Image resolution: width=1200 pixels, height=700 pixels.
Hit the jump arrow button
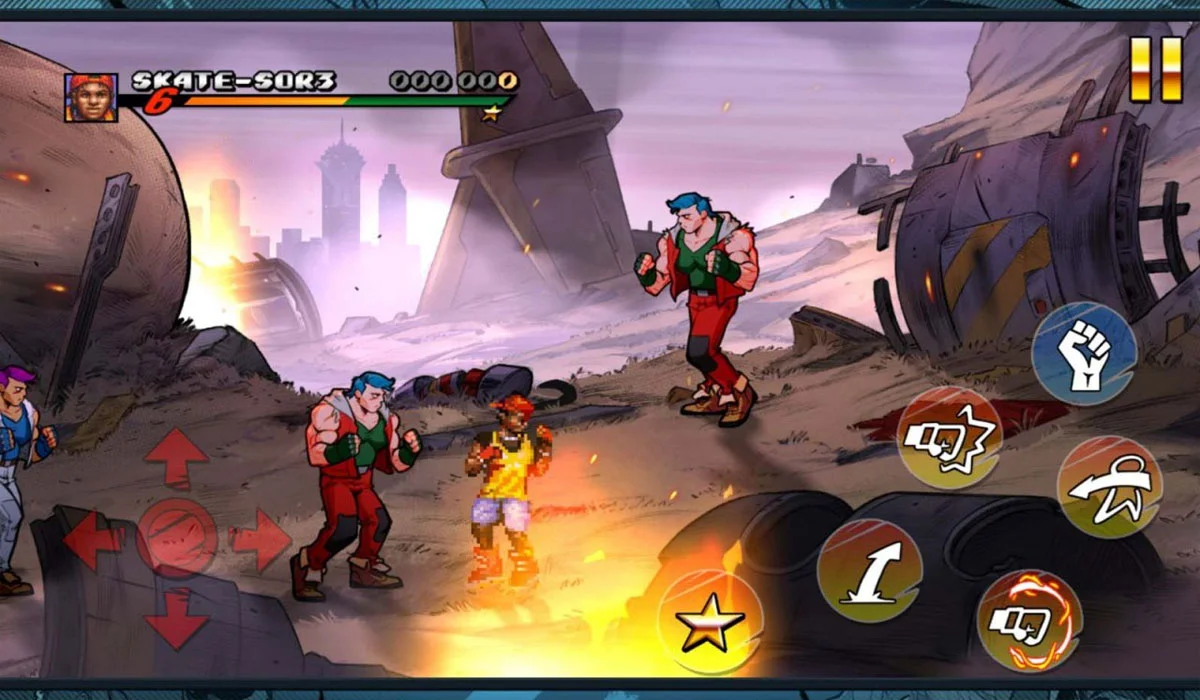tap(868, 570)
